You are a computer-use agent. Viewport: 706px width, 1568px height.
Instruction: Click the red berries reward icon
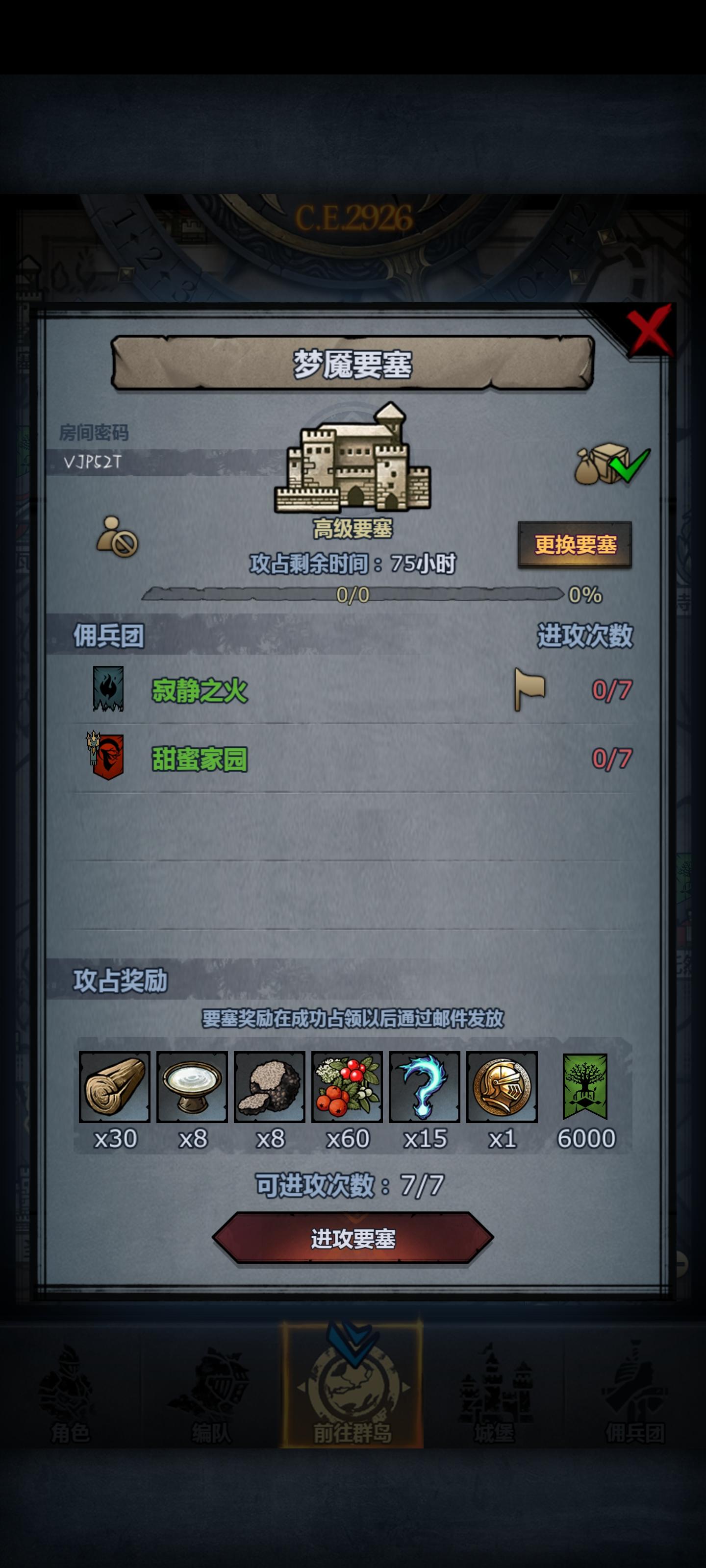click(x=347, y=1087)
